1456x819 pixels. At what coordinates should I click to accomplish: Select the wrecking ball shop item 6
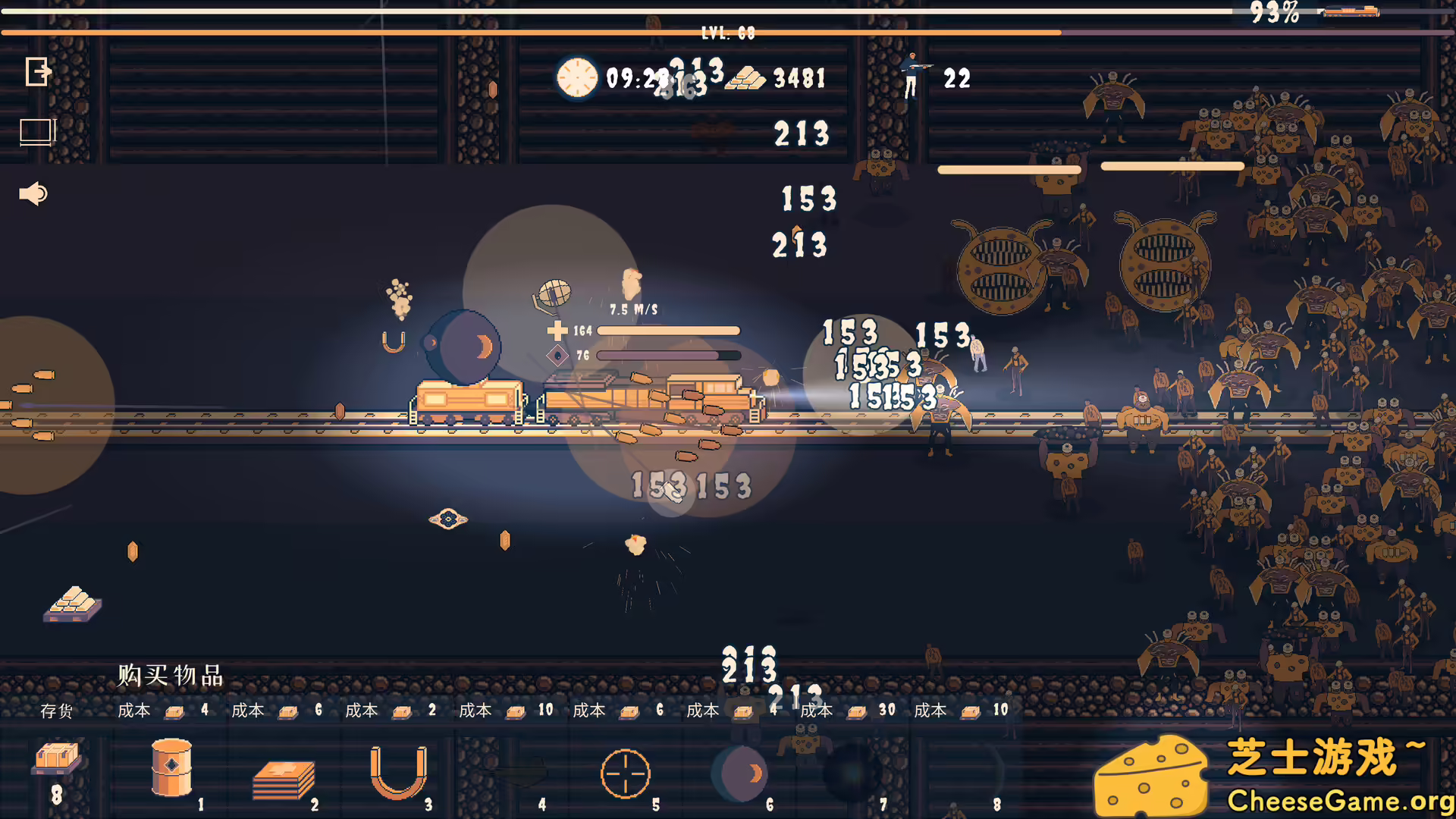739,773
